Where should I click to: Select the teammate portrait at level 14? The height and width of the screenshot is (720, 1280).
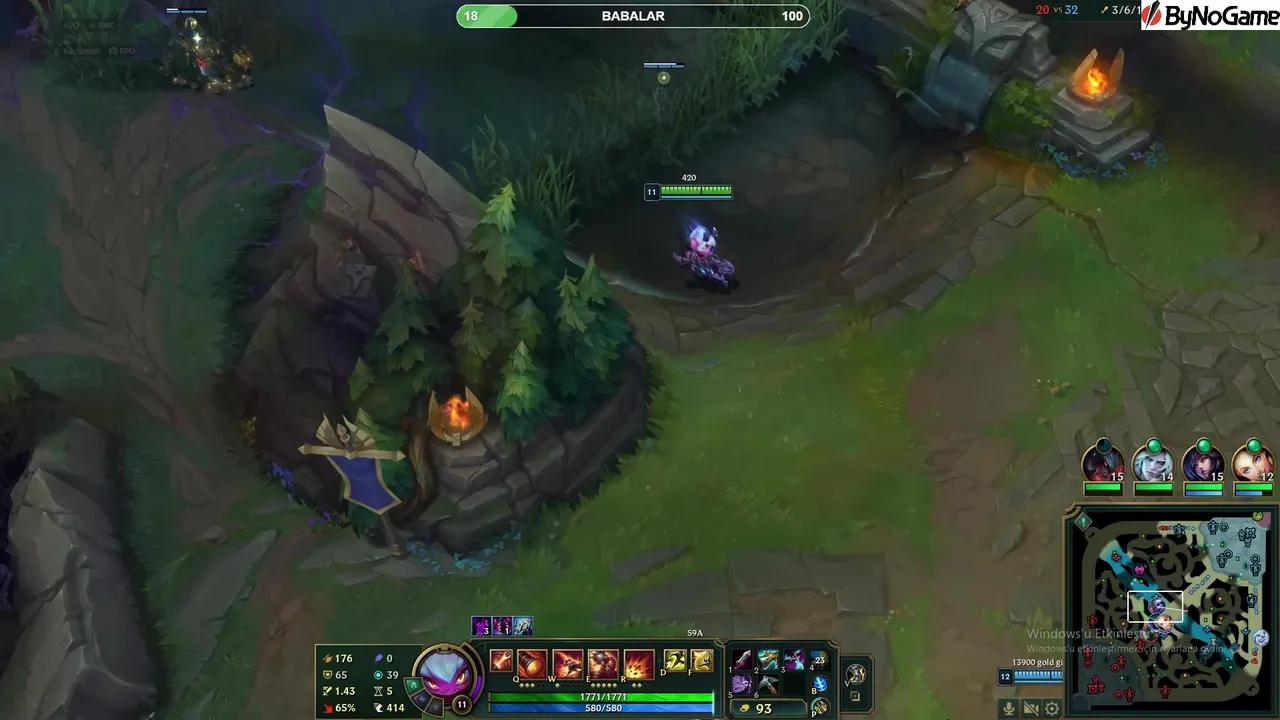click(x=1155, y=463)
